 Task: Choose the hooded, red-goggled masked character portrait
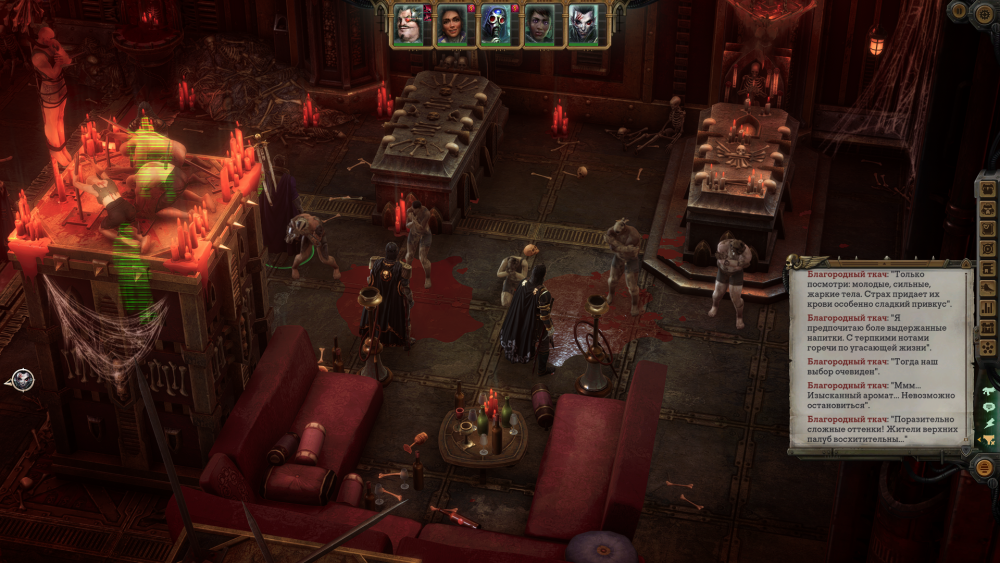pyautogui.click(x=496, y=25)
